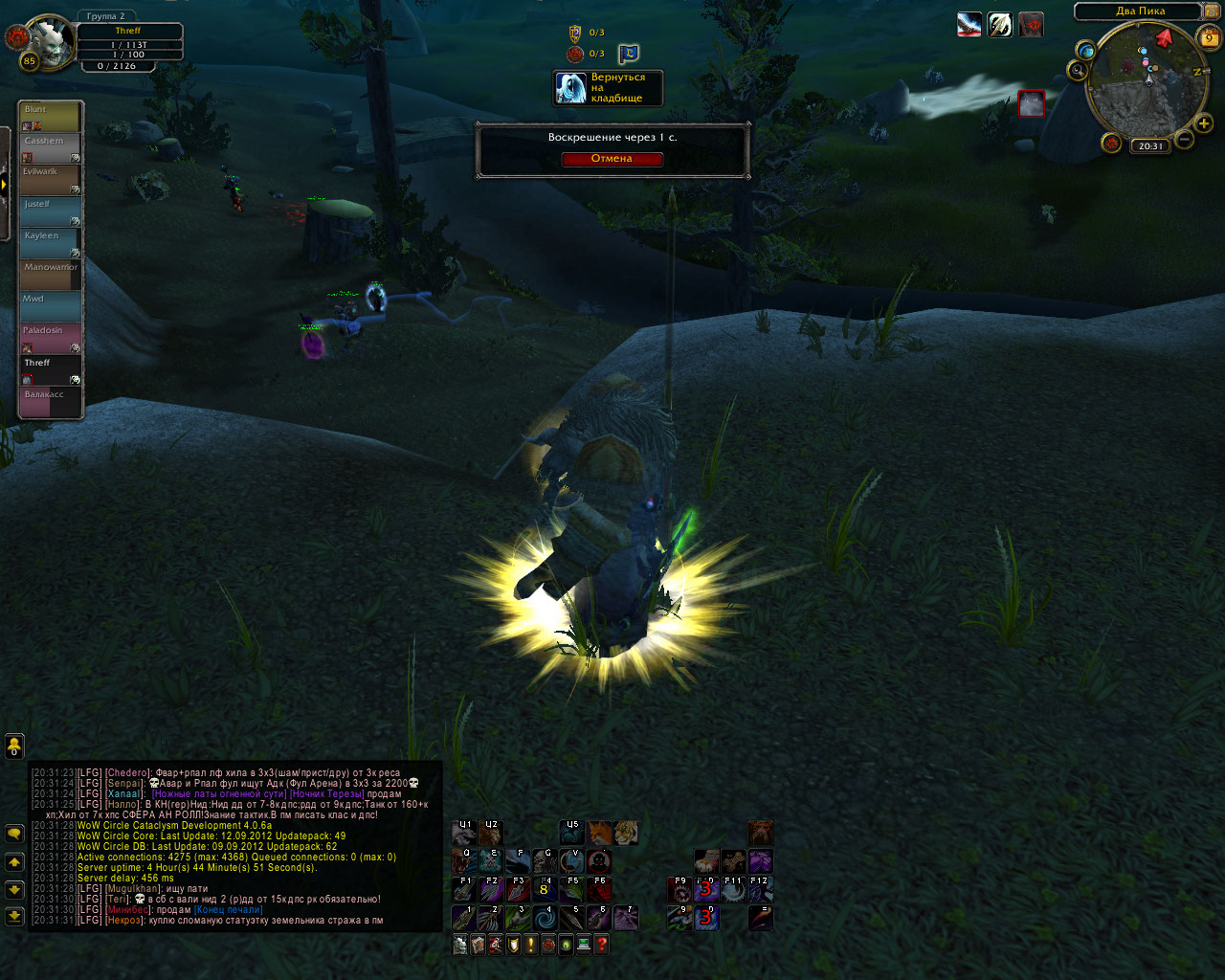Viewport: 1225px width, 980px height.
Task: Zoom out the minimap with minus button
Action: coord(1184,140)
